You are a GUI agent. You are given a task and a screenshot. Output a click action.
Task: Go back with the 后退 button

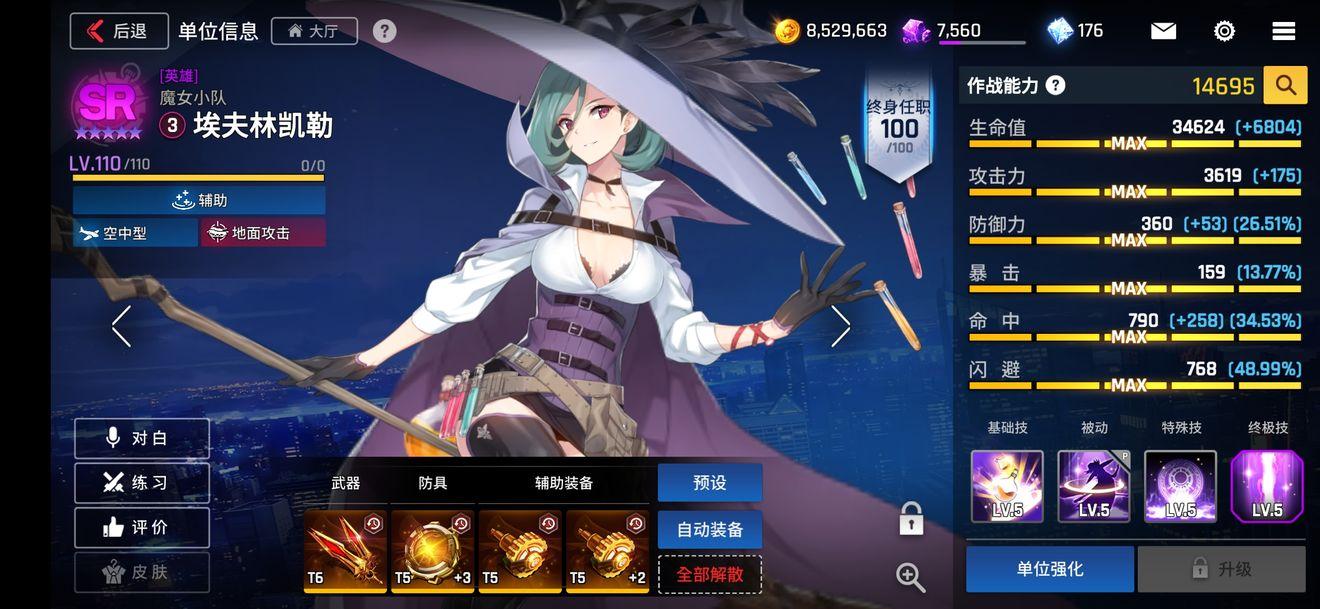pos(118,31)
